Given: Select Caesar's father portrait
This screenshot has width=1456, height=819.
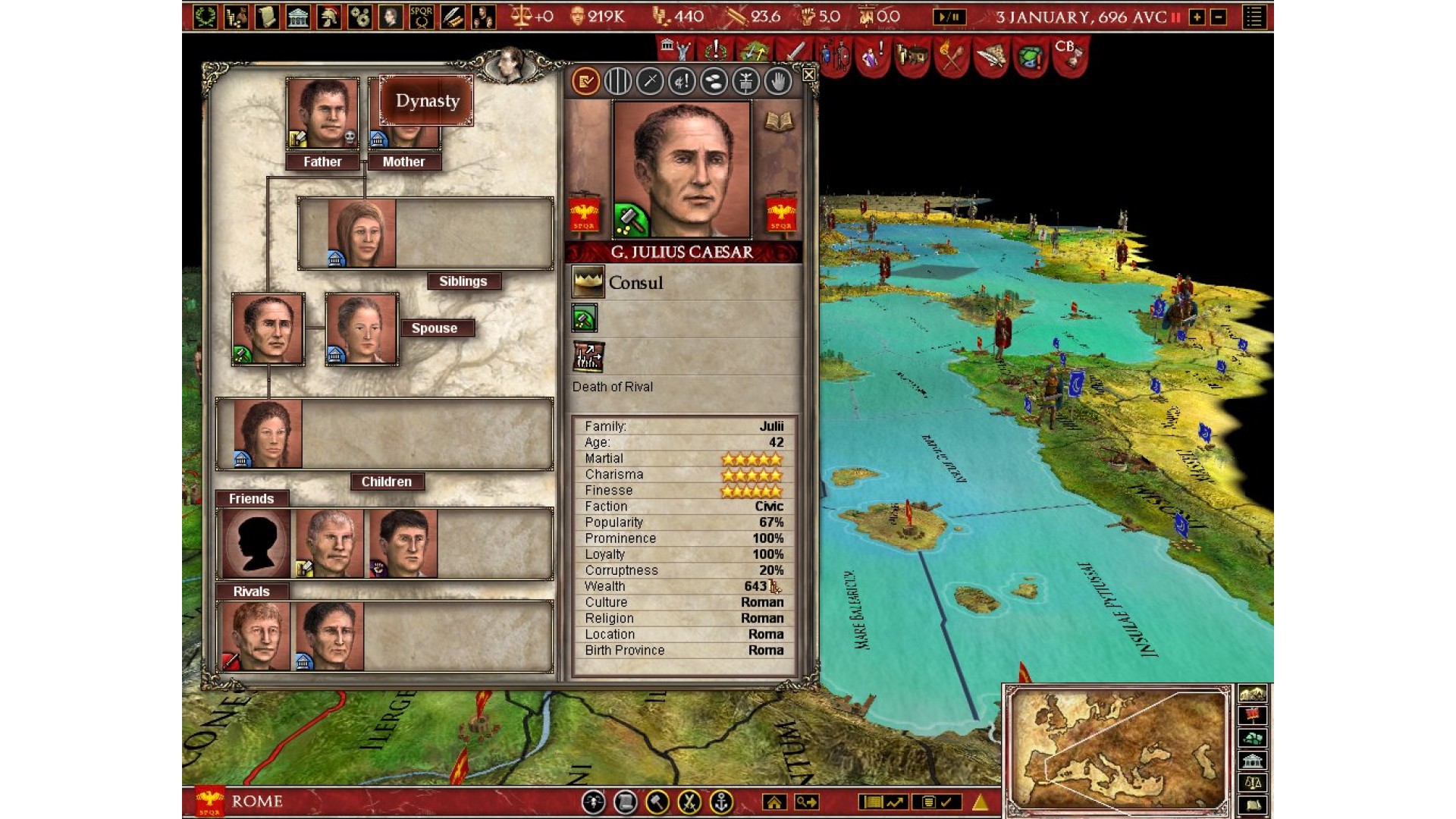Looking at the screenshot, I should [322, 114].
